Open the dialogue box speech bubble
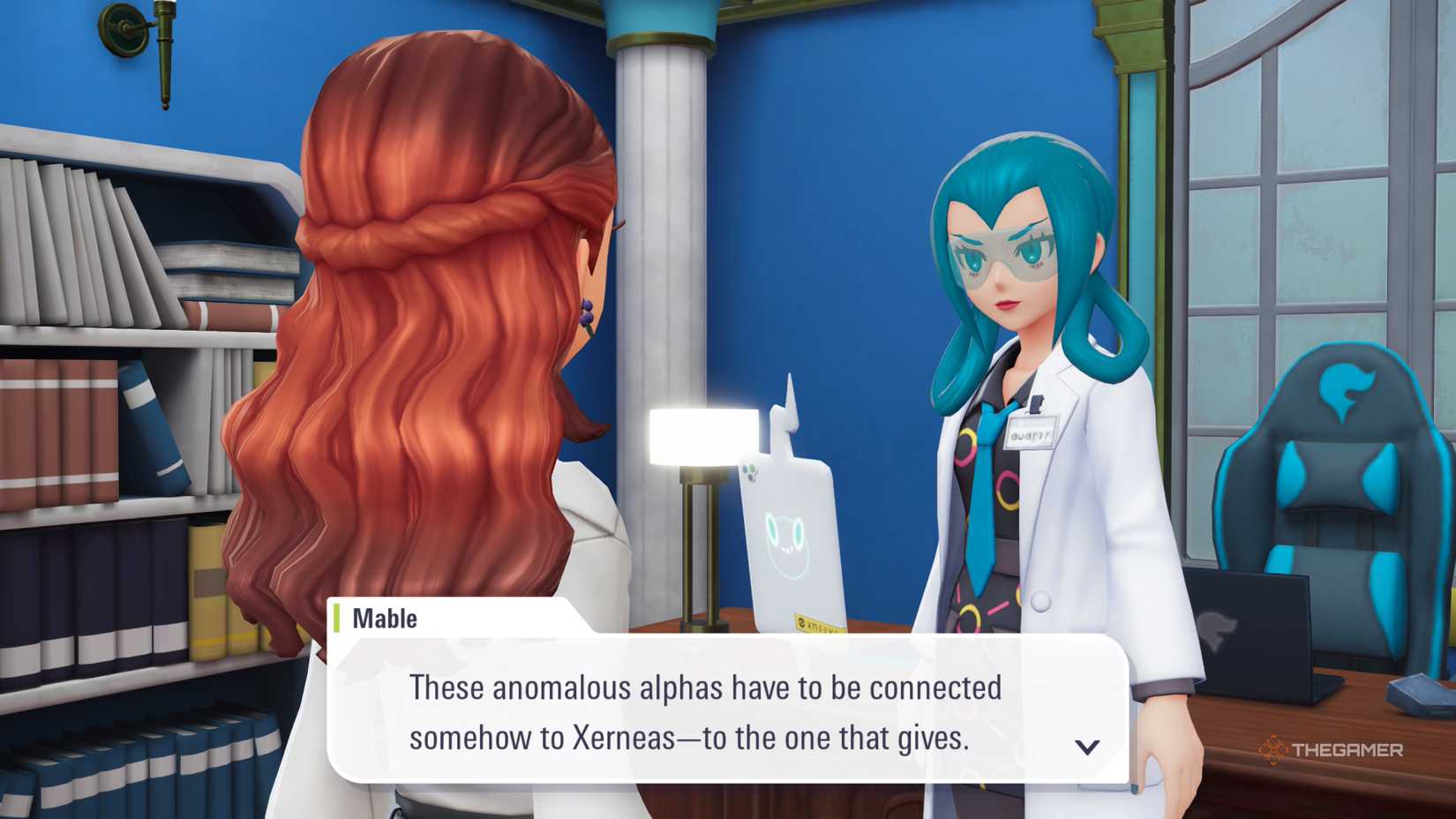The height and width of the screenshot is (819, 1456). coord(724,706)
